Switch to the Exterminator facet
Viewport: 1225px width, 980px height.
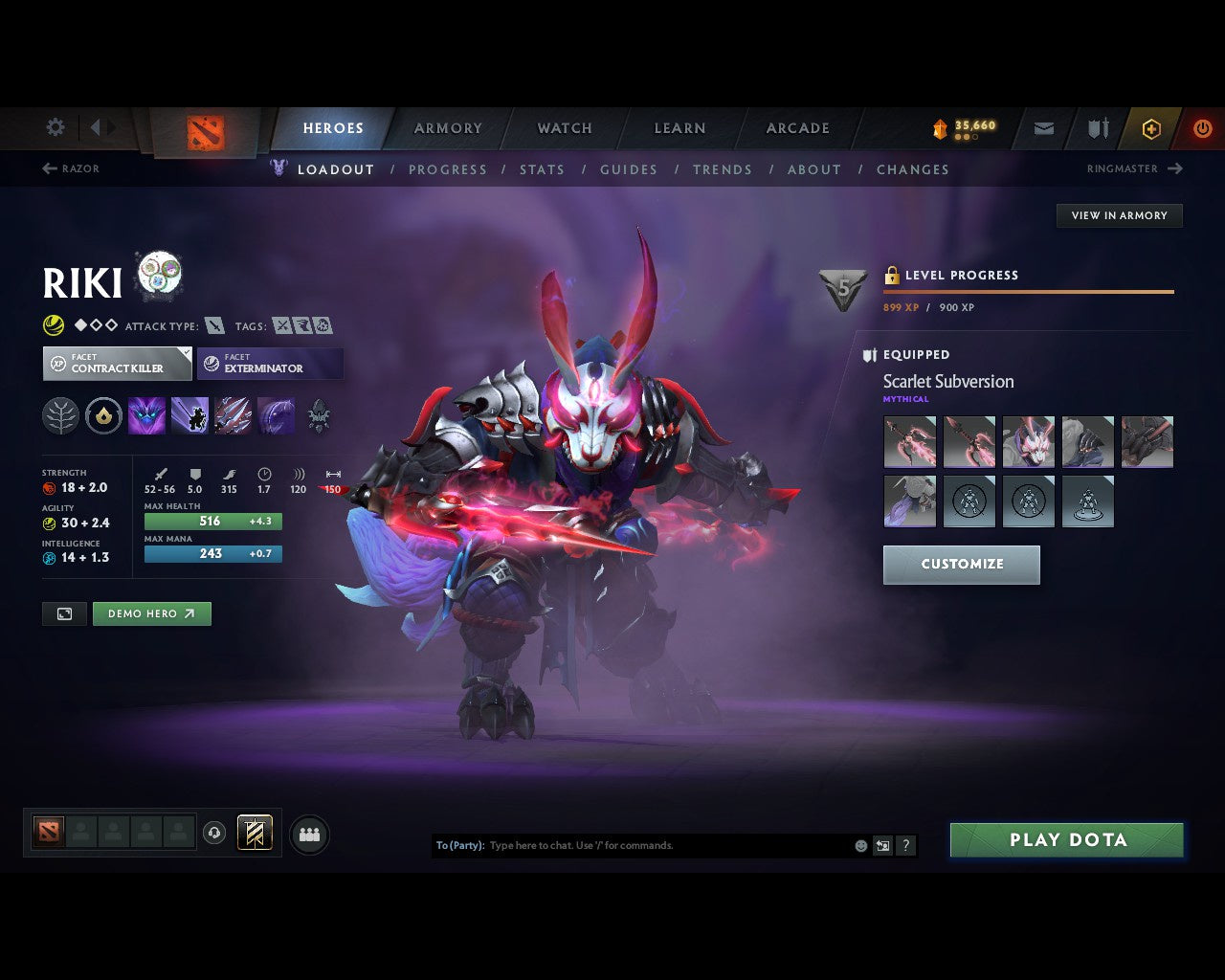click(270, 364)
